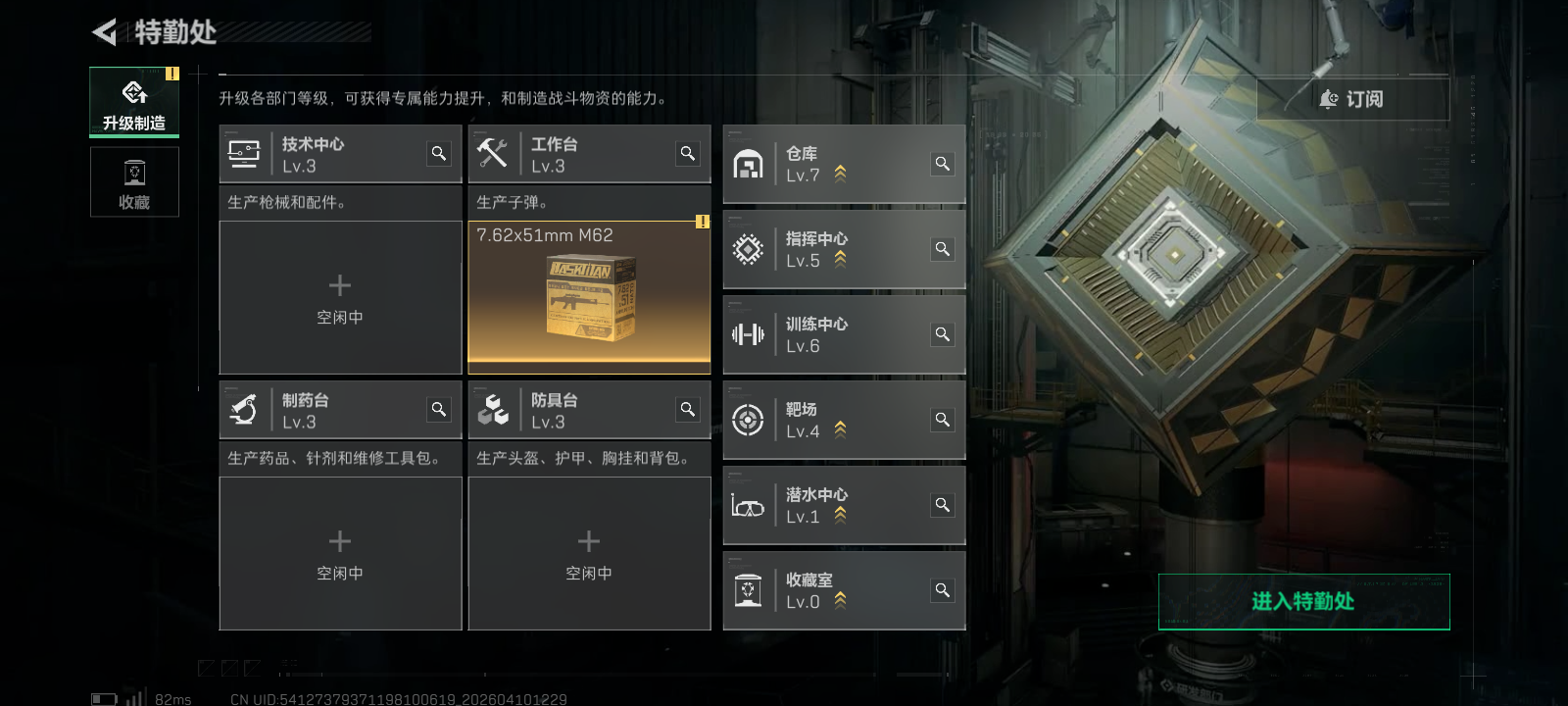1568x706 pixels.
Task: Open the 收藏 tab
Action: 134,182
